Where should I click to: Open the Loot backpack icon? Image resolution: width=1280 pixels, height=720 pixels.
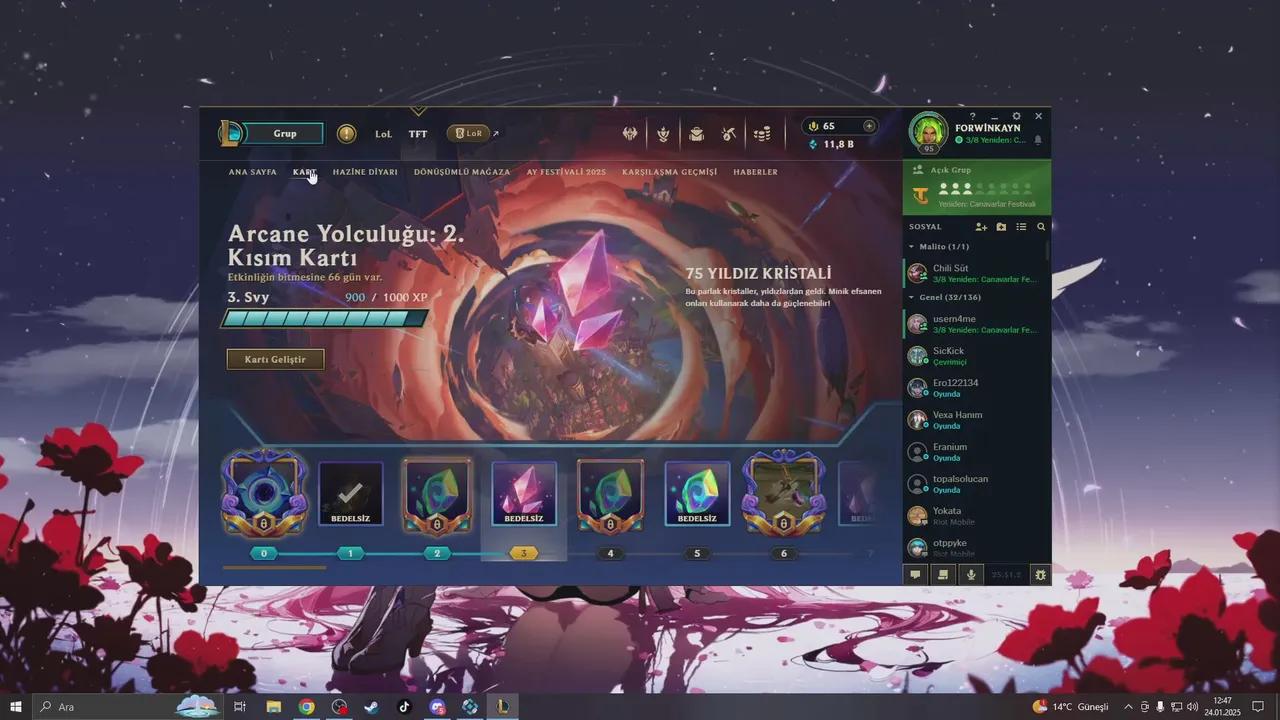[696, 133]
